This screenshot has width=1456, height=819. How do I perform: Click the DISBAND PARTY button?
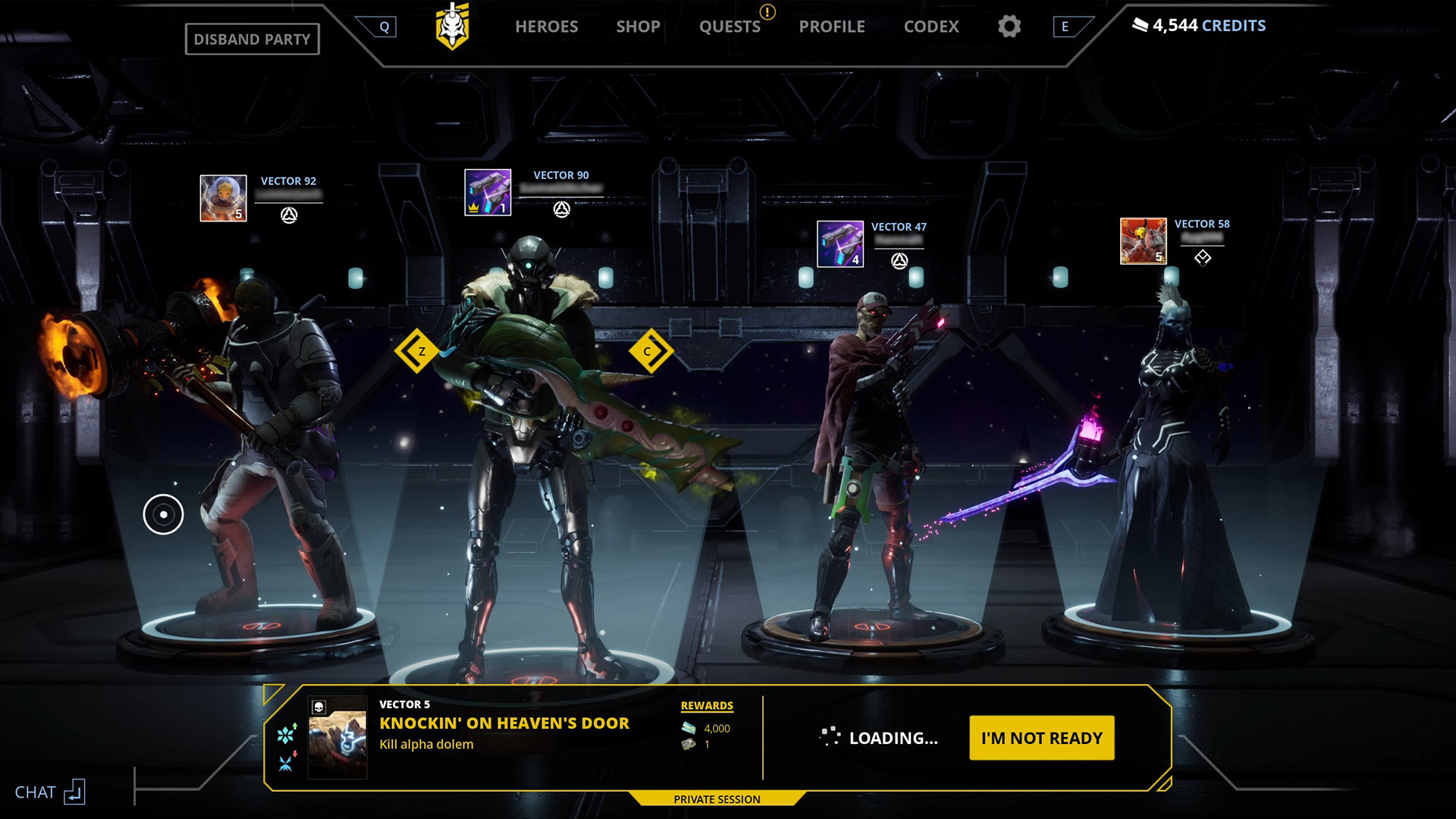click(x=253, y=39)
